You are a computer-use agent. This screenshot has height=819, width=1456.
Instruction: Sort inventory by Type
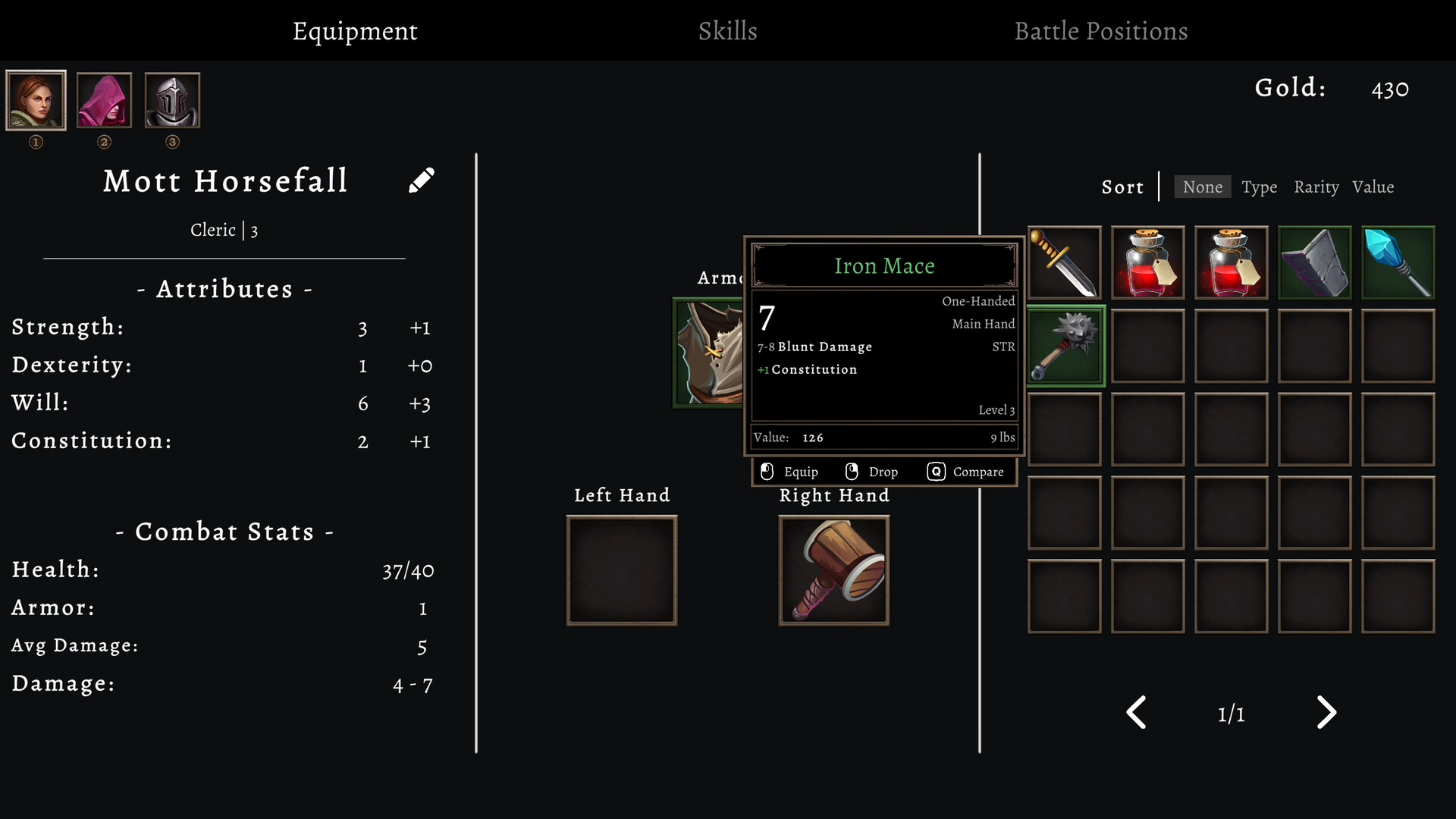pyautogui.click(x=1259, y=187)
